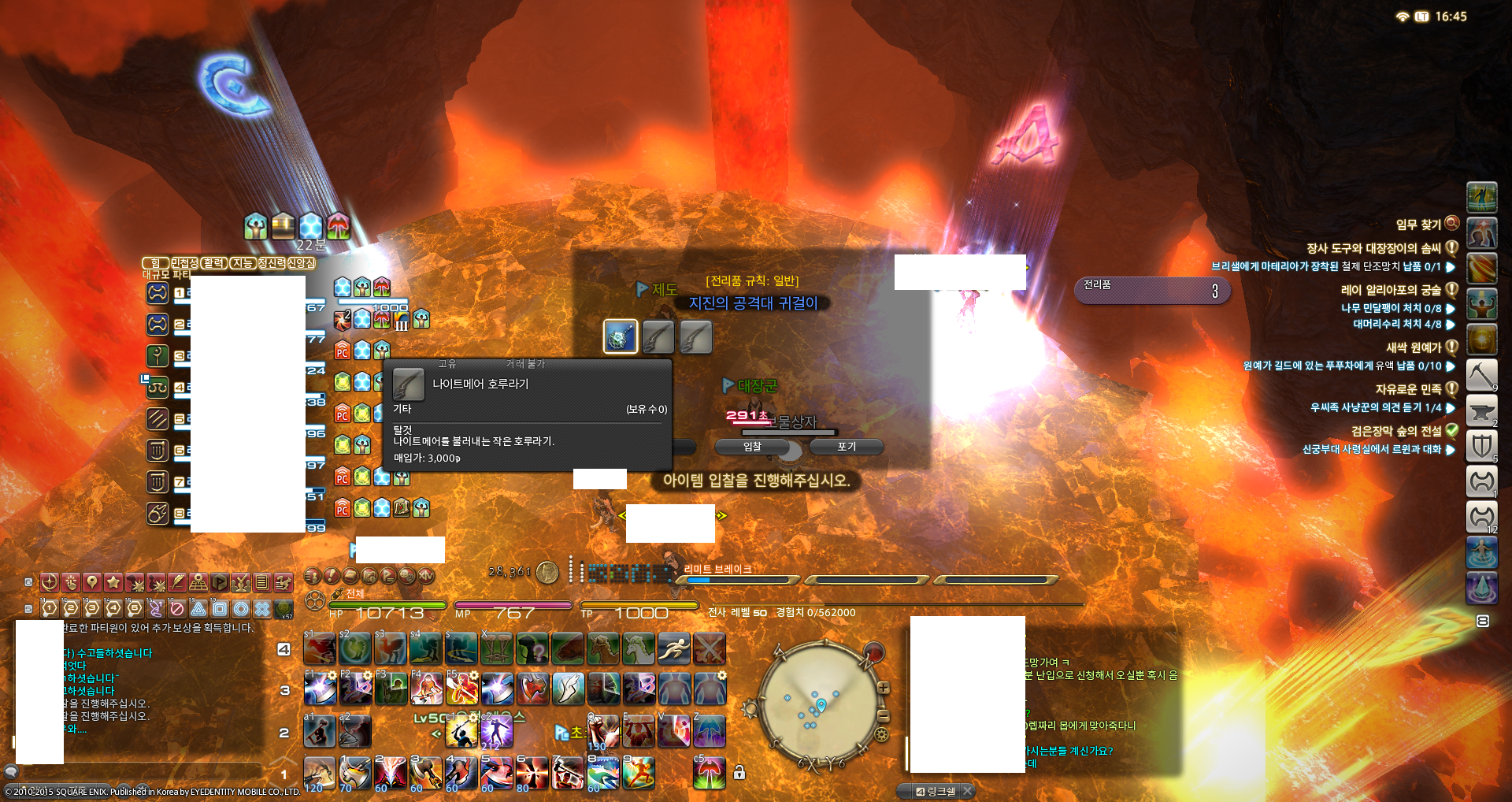Zoom in on the minimap
Image resolution: width=1512 pixels, height=802 pixels.
click(884, 688)
